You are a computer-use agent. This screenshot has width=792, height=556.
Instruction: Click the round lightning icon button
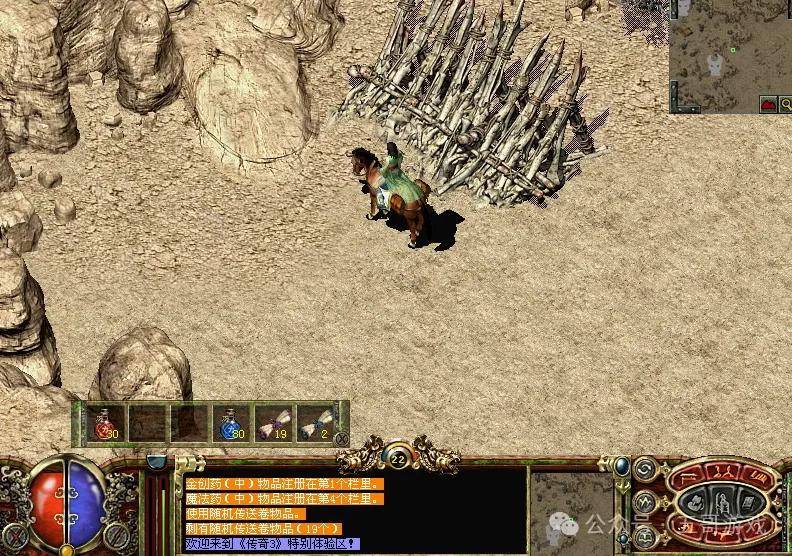click(x=645, y=501)
